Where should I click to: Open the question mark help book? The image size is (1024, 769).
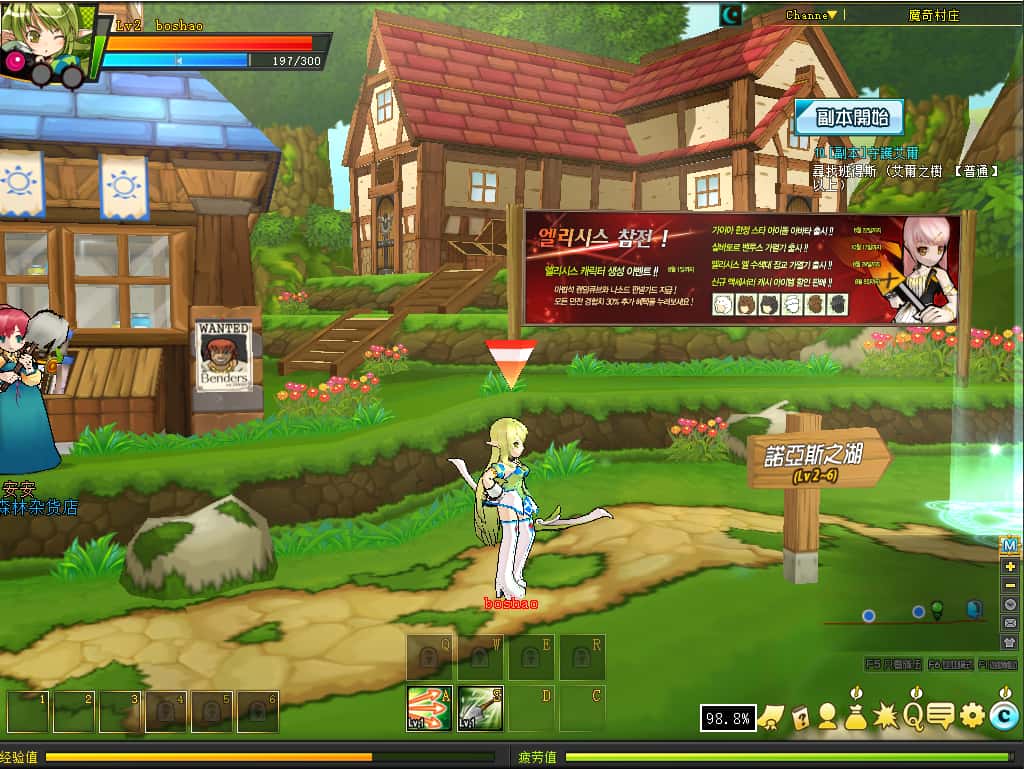(x=800, y=716)
